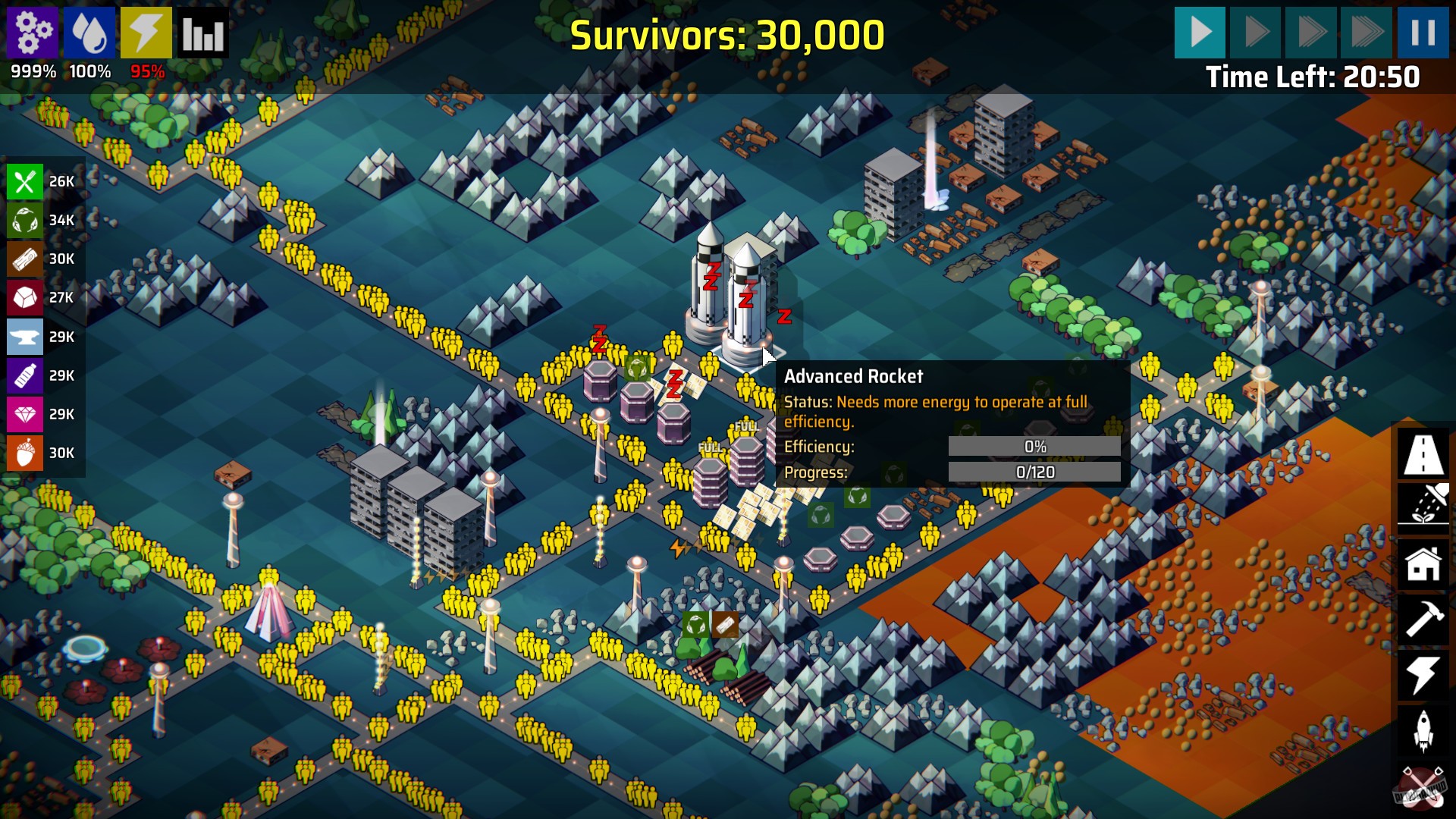Click the acorn resource icon showing 30K
1456x819 pixels.
(24, 453)
